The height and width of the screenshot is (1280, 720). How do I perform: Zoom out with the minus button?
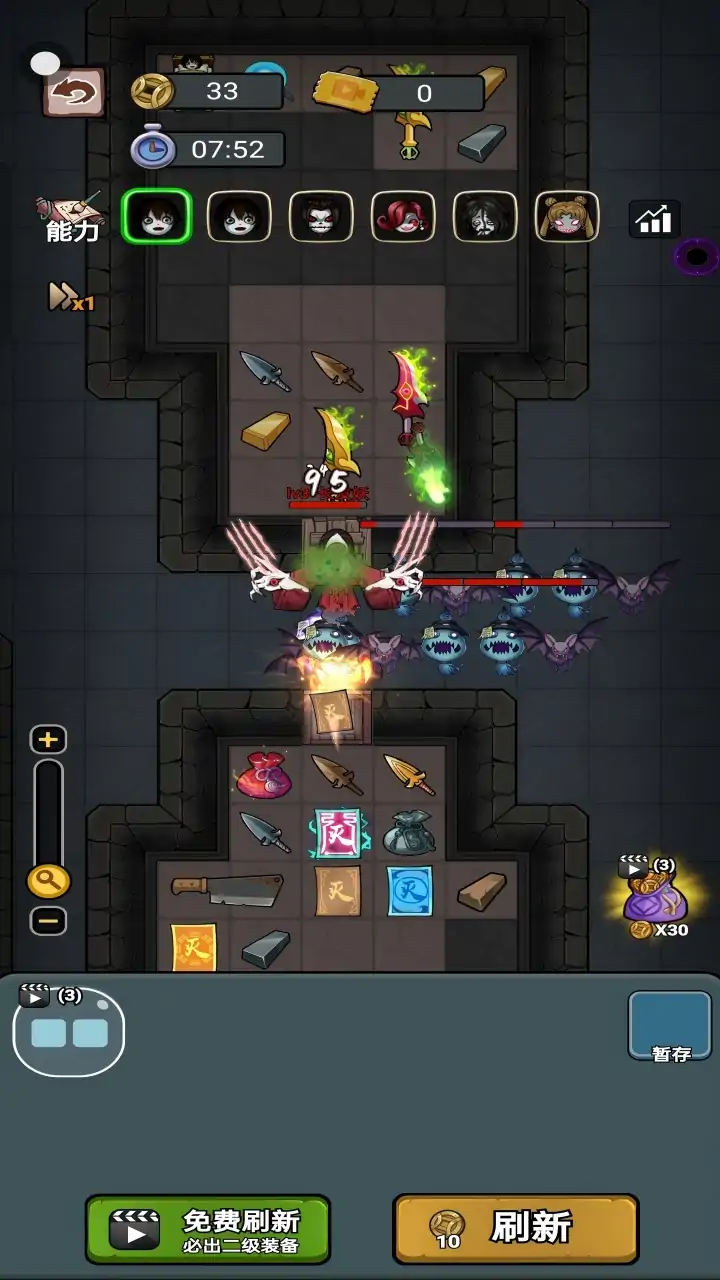(x=48, y=920)
